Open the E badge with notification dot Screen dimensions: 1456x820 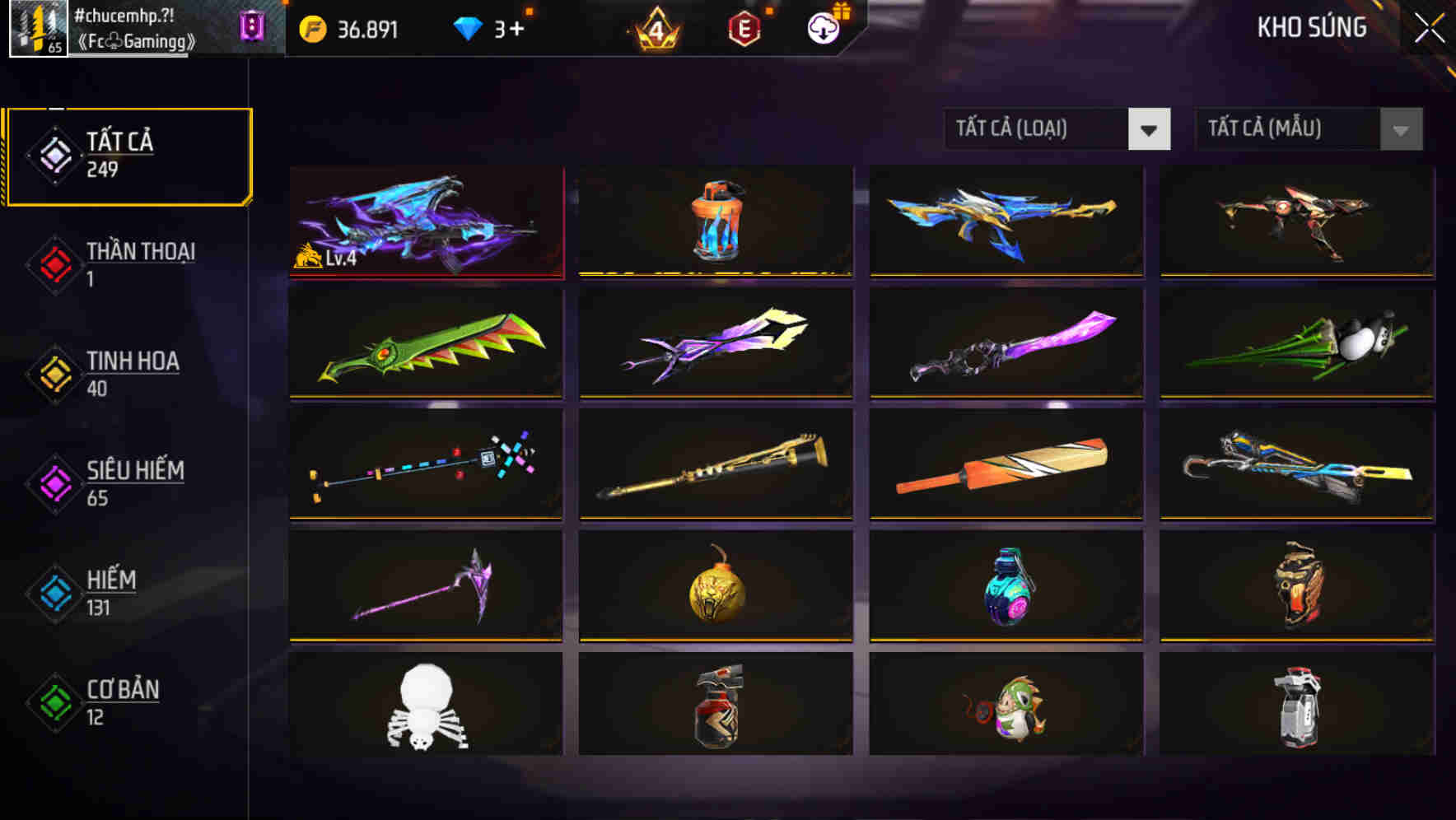coord(744,26)
